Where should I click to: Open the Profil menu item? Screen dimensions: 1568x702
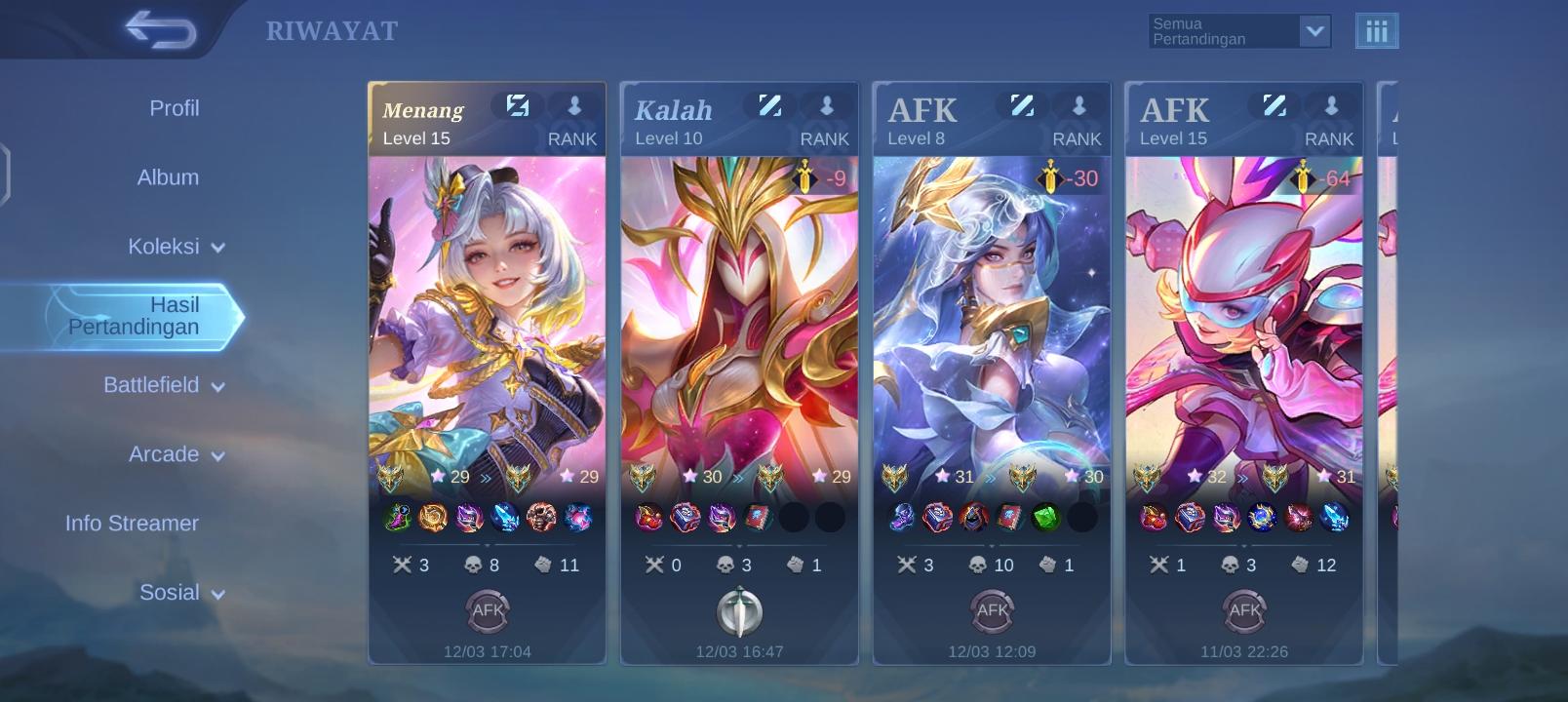[x=174, y=109]
